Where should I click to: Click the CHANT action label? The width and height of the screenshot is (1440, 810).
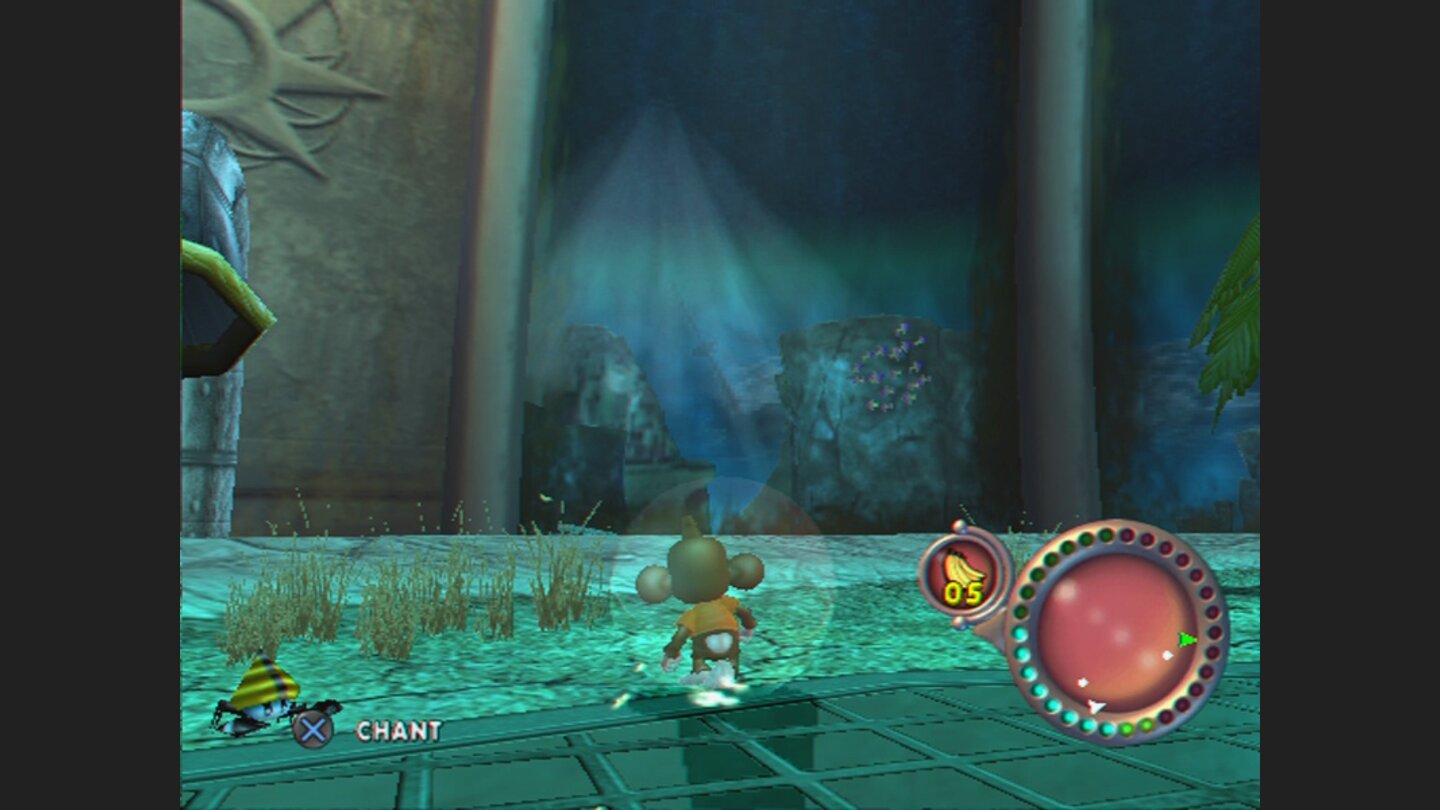(x=400, y=731)
